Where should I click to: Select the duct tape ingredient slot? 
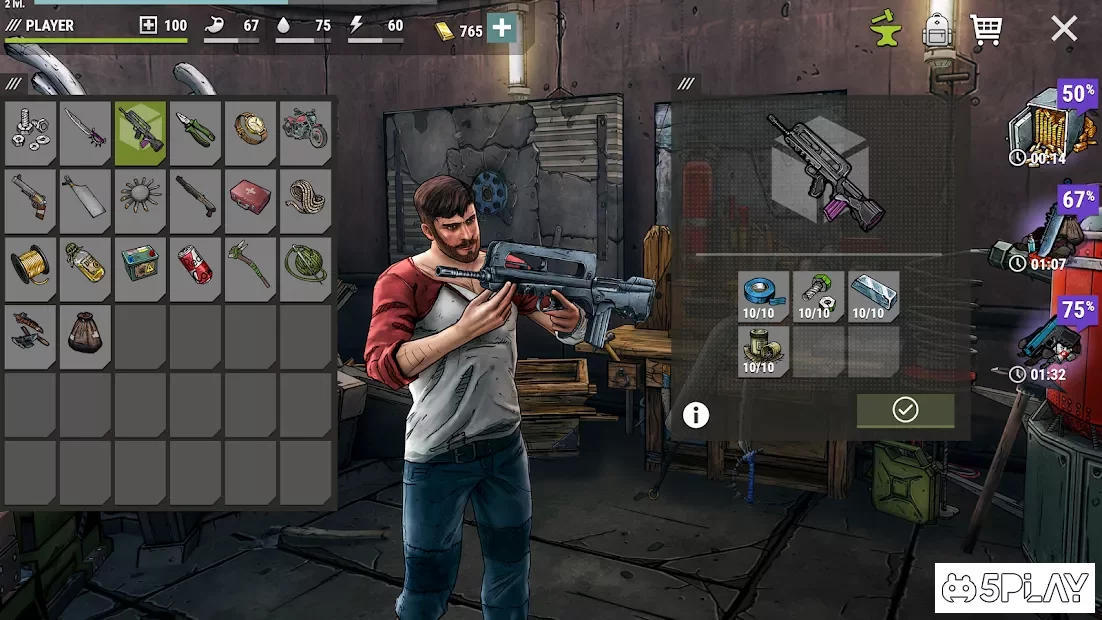point(764,296)
